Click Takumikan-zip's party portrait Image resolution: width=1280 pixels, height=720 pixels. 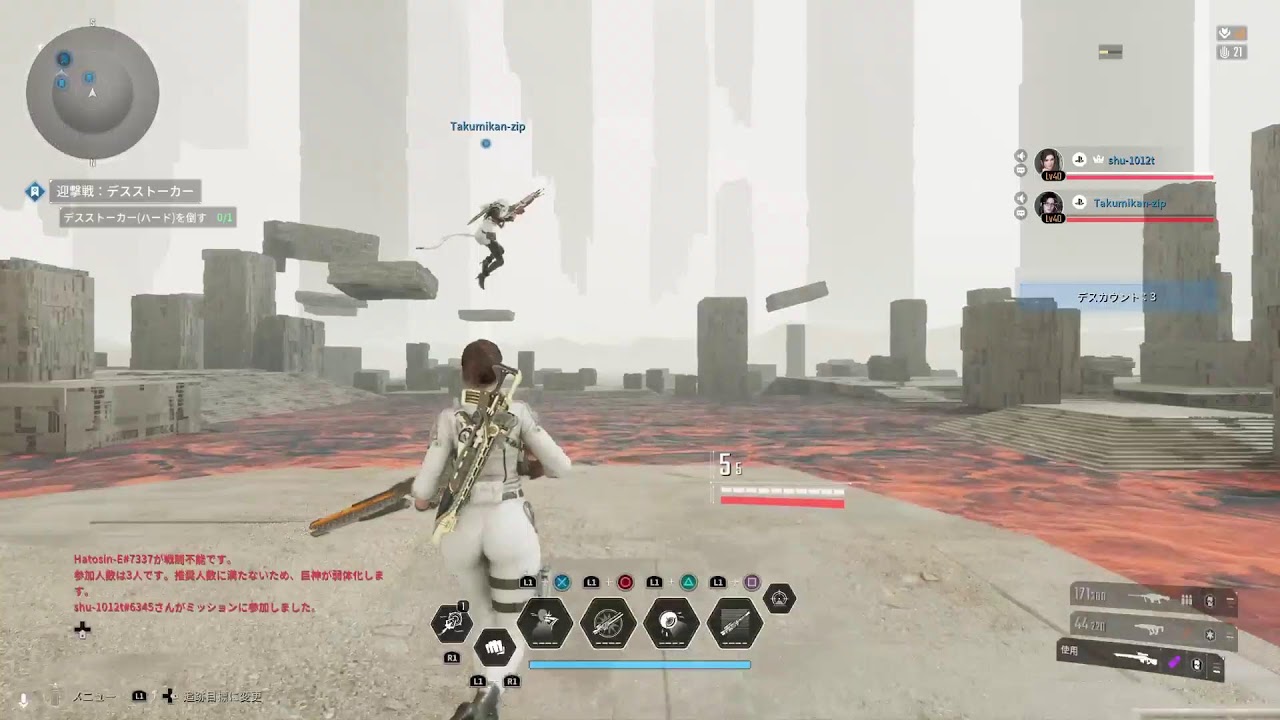point(1049,206)
